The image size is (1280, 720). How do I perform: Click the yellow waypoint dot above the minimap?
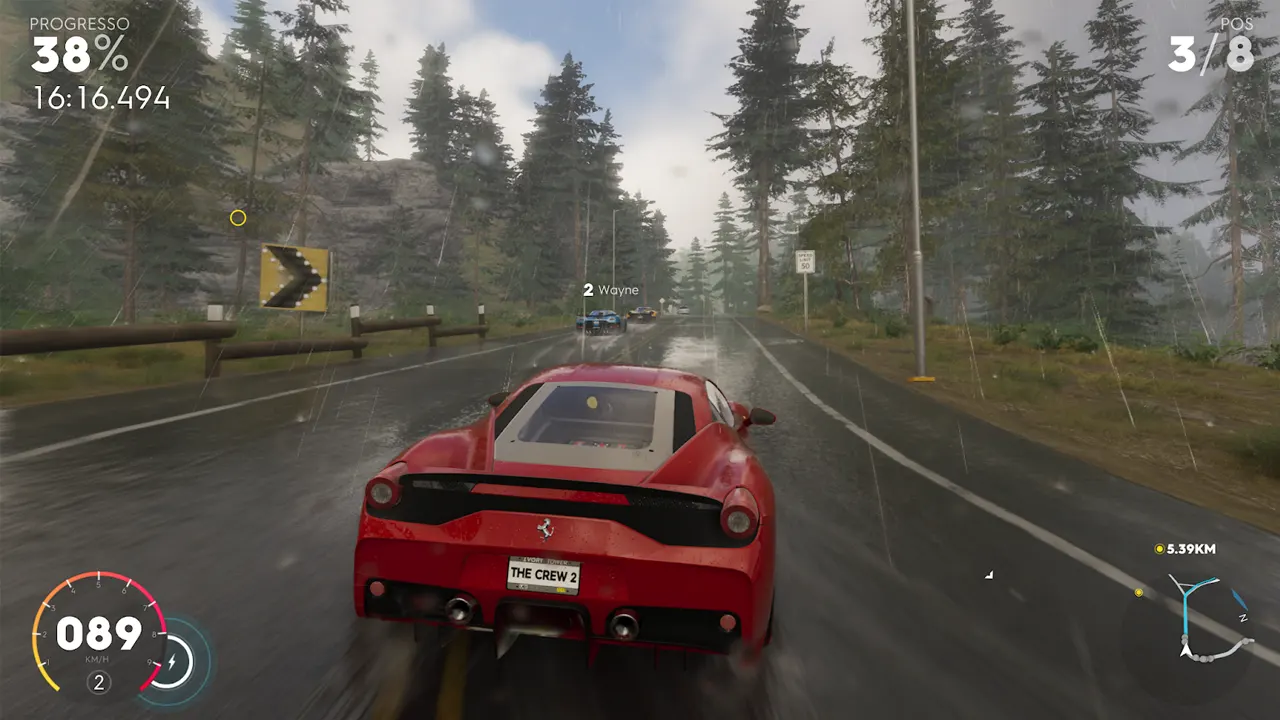tap(1139, 592)
